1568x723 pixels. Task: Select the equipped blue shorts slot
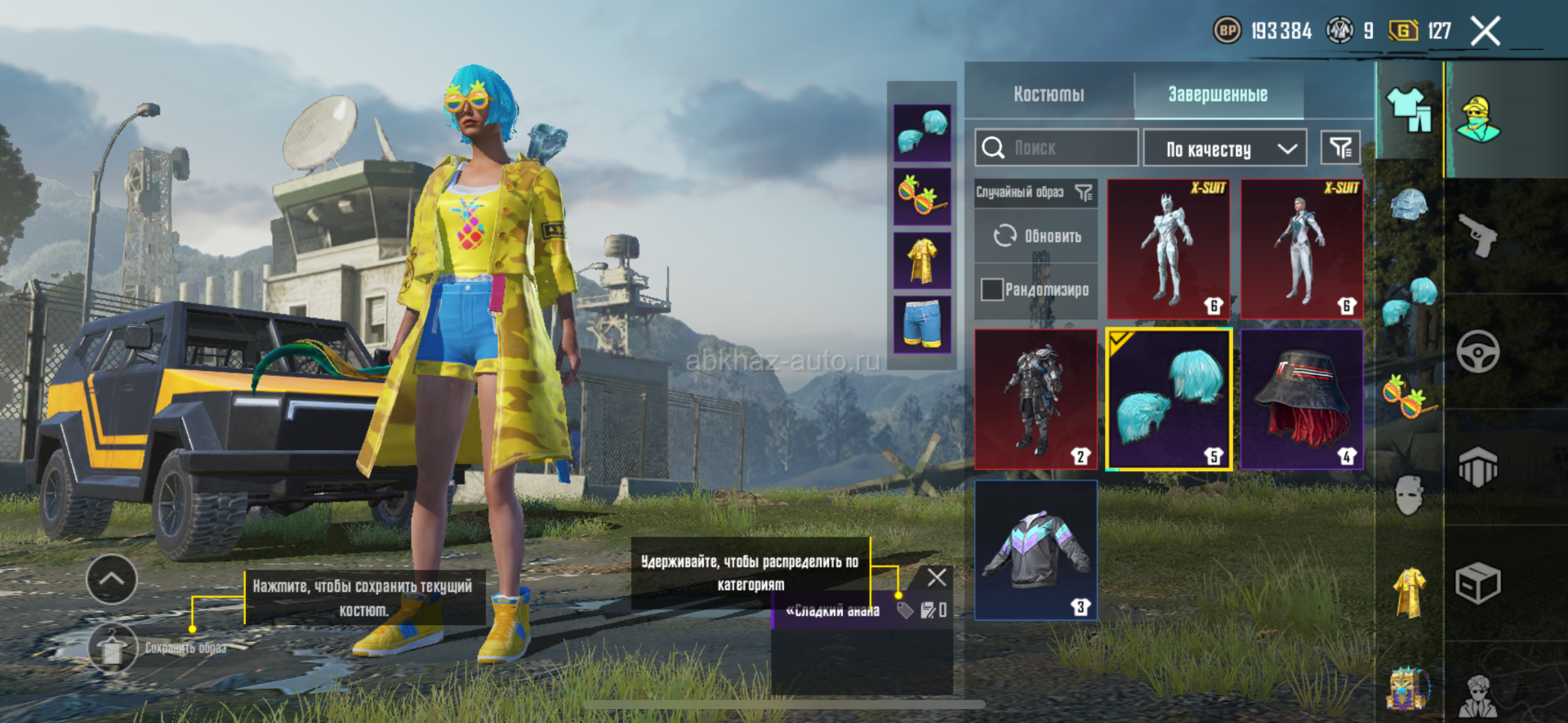coord(922,324)
